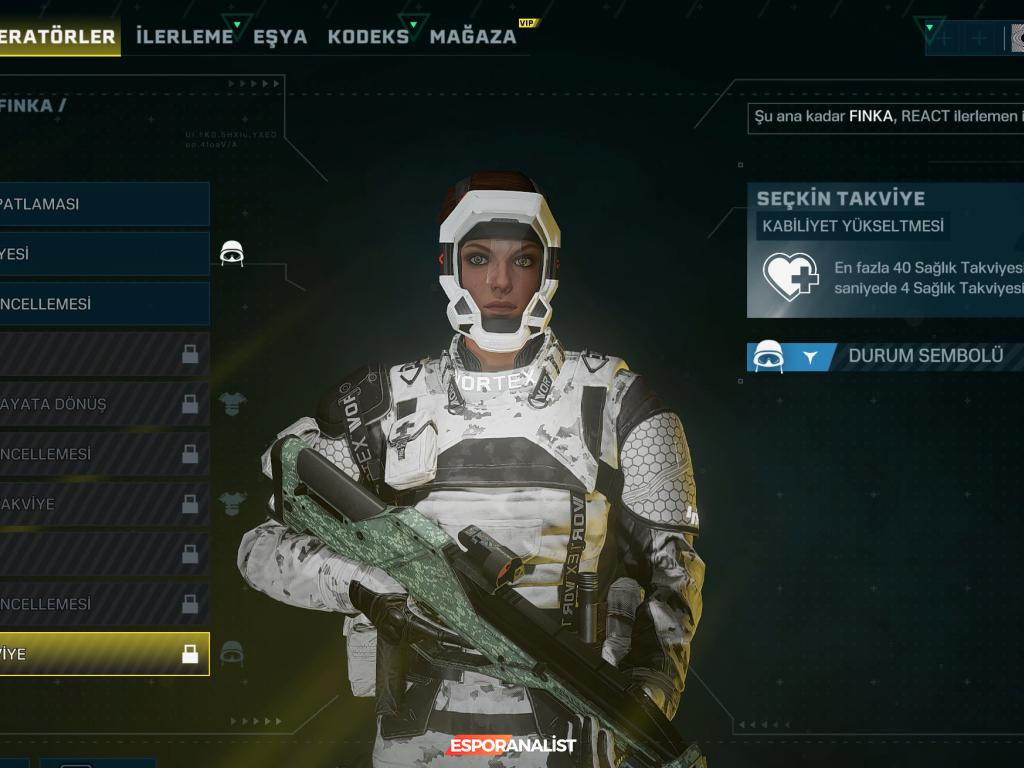Switch to the İLERLEME tab
This screenshot has height=768, width=1024.
[185, 37]
